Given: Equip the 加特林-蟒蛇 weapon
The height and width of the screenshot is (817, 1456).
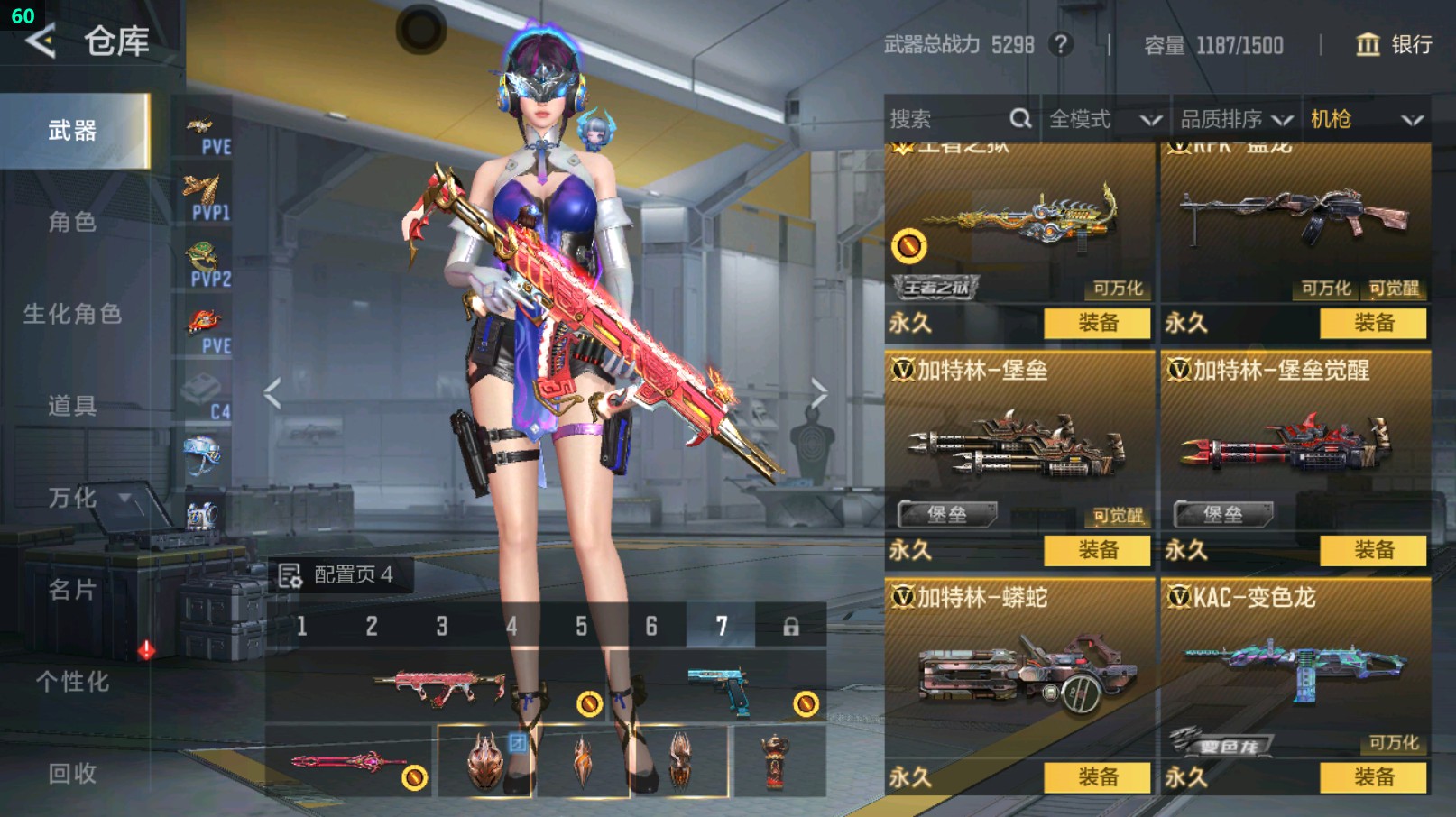Looking at the screenshot, I should click(x=1097, y=777).
